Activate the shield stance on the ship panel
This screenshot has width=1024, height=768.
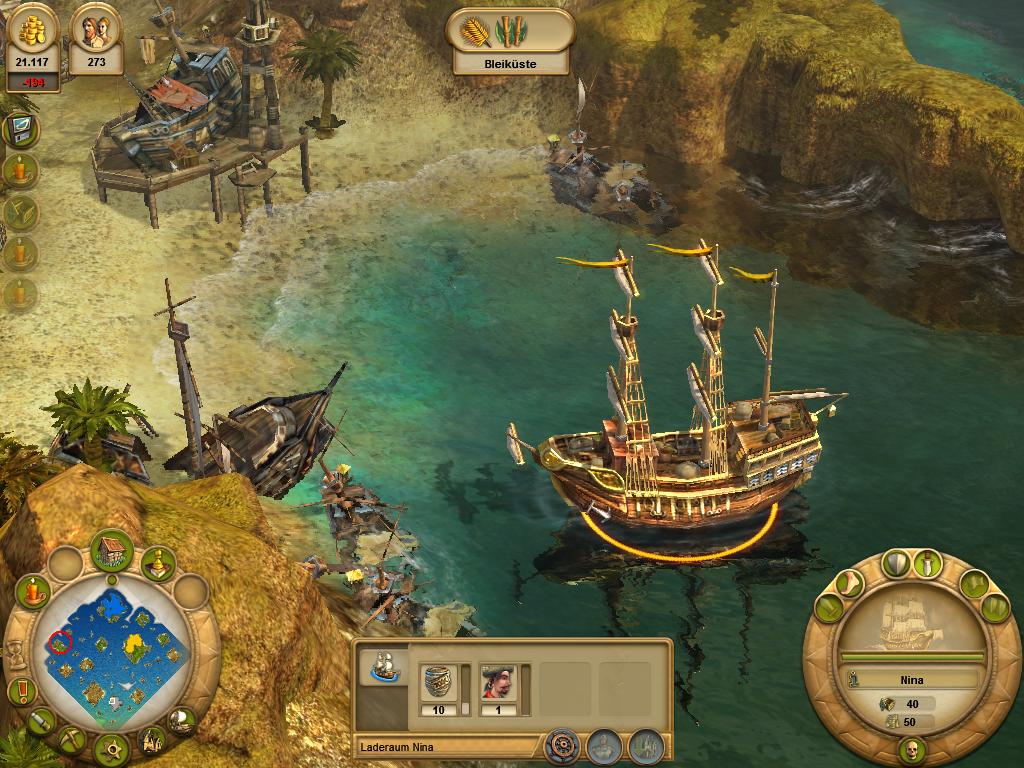pos(895,563)
